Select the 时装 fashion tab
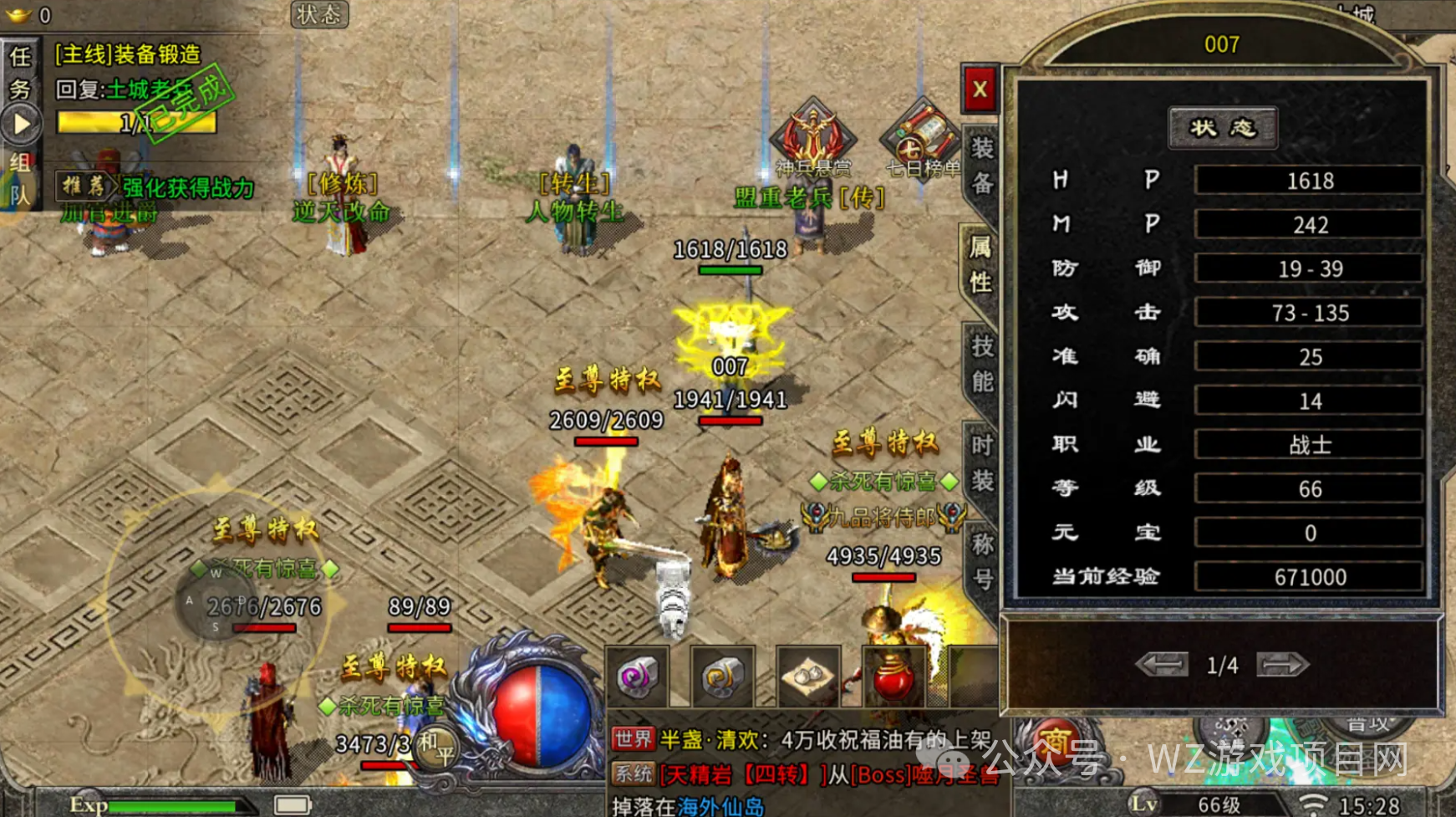This screenshot has height=817, width=1456. click(x=981, y=462)
